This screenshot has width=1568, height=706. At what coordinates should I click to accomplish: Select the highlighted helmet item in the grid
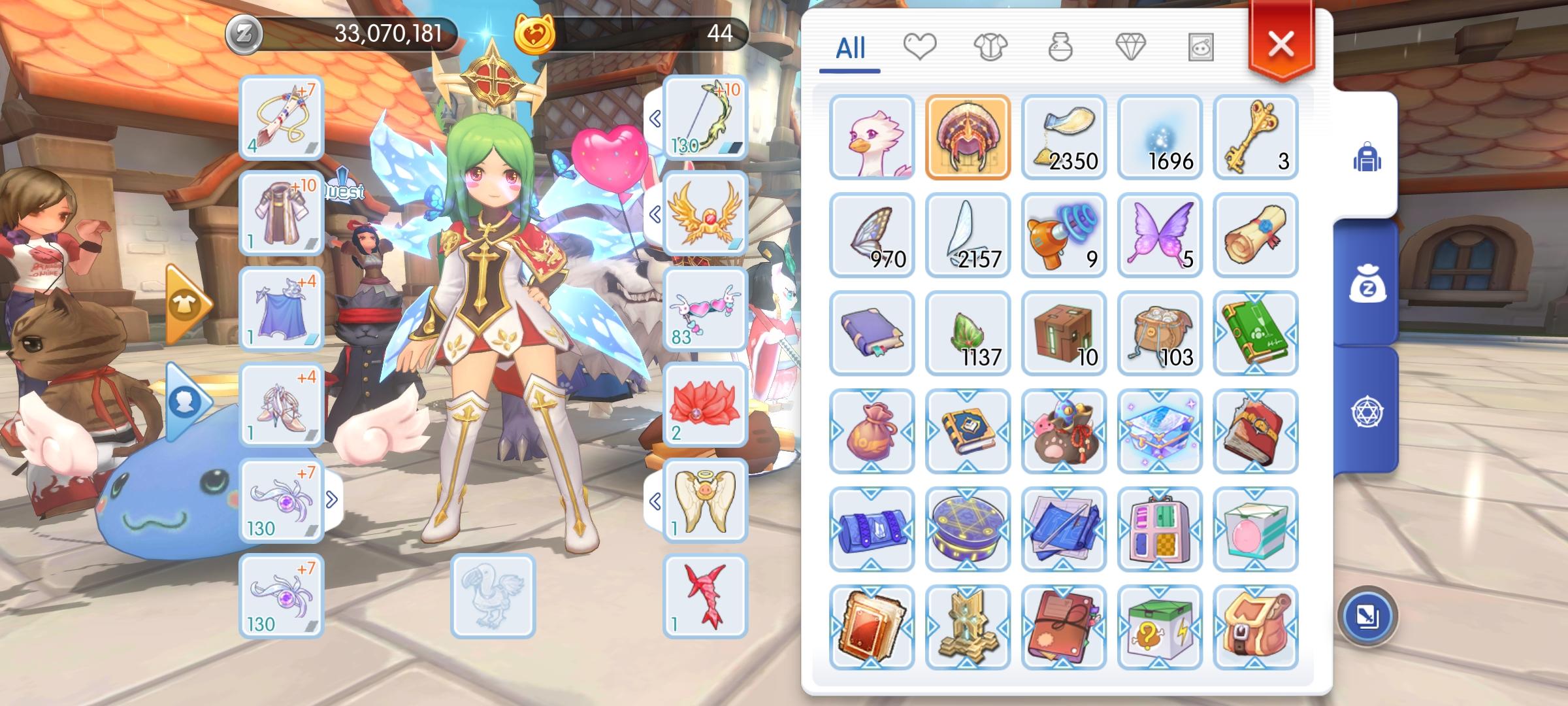coord(968,136)
